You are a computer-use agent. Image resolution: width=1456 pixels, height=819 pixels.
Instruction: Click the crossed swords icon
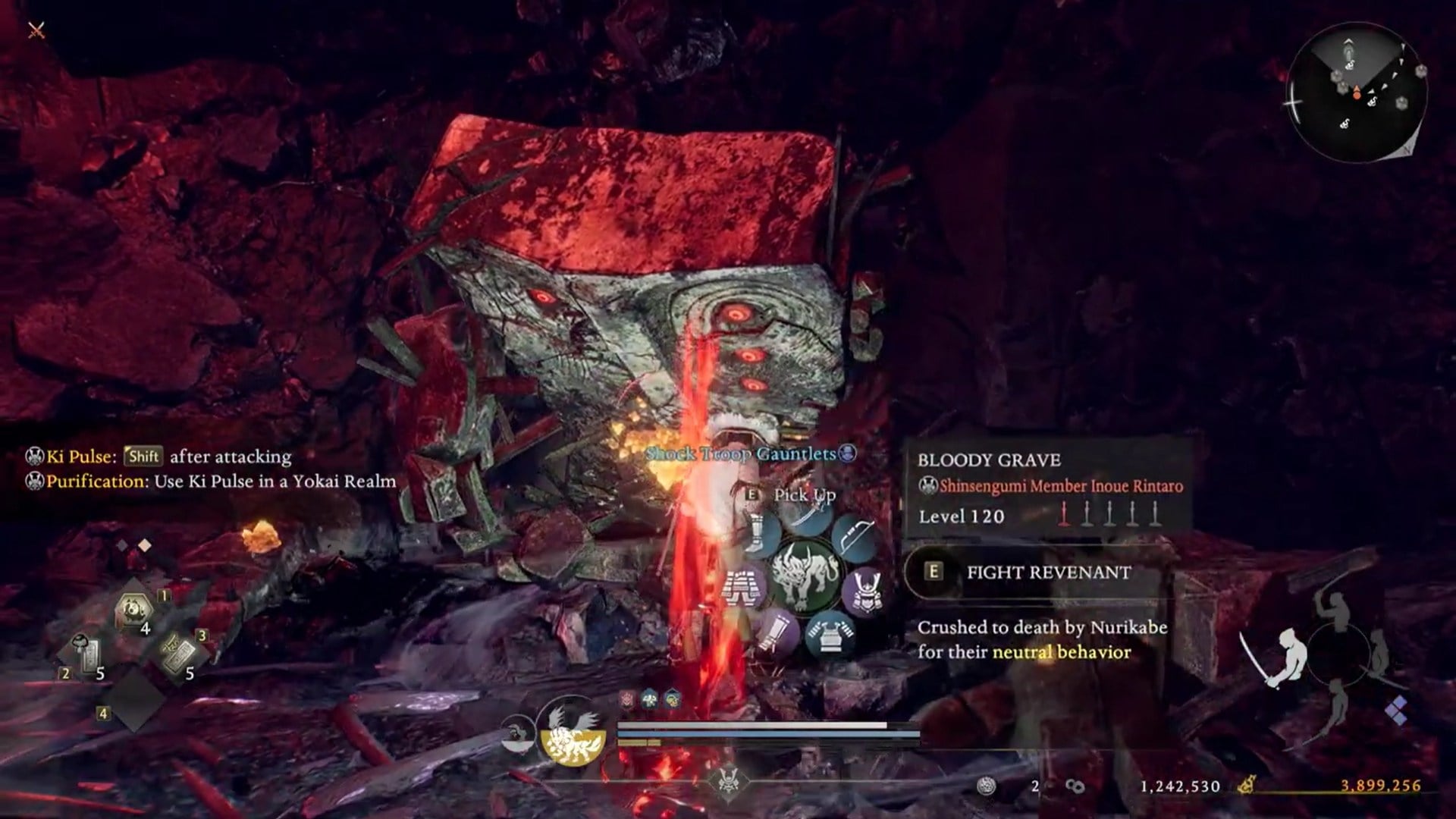pos(36,30)
